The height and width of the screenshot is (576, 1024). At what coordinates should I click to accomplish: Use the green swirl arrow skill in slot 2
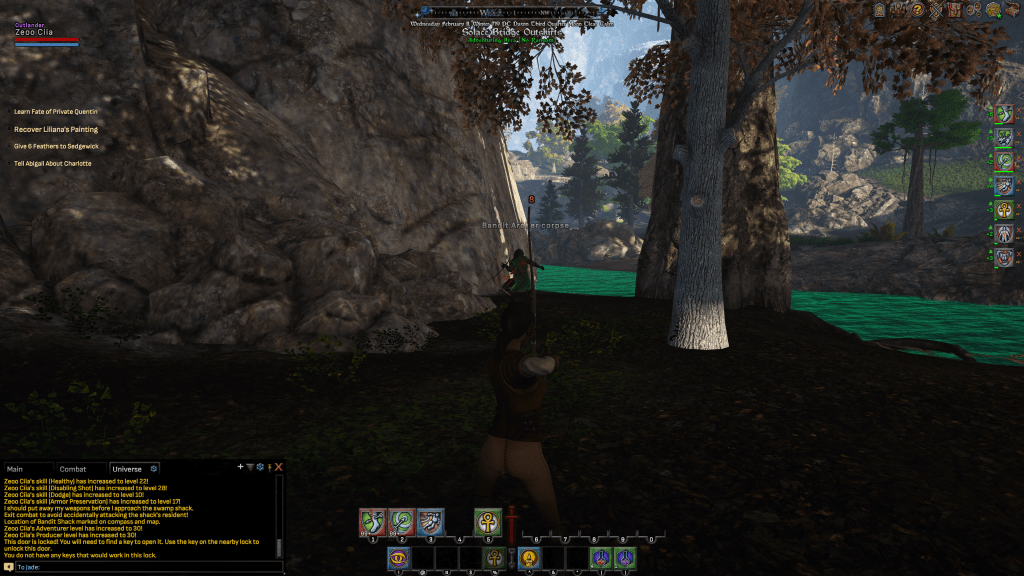[402, 522]
